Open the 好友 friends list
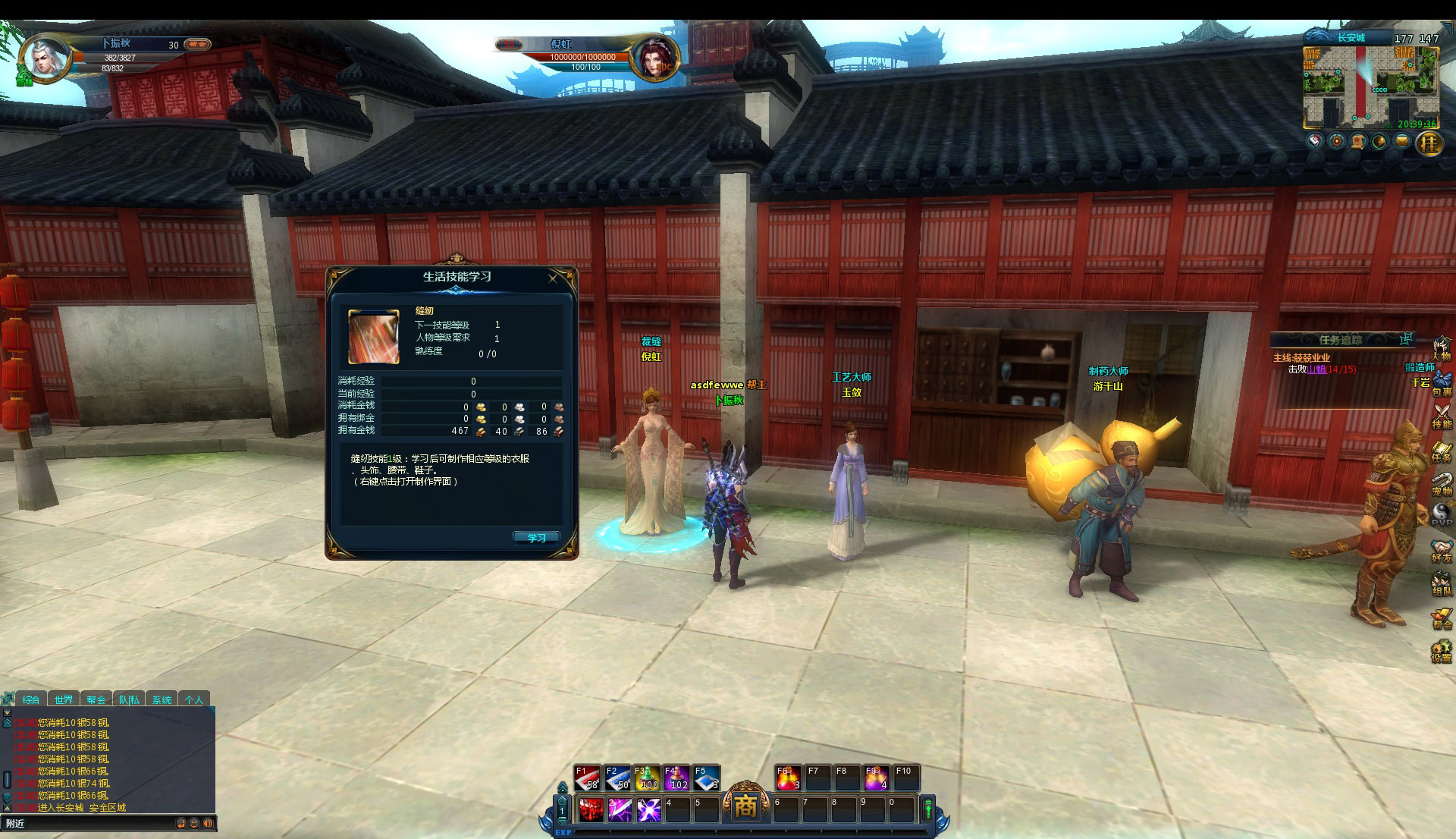The image size is (1456, 839). pyautogui.click(x=1441, y=551)
